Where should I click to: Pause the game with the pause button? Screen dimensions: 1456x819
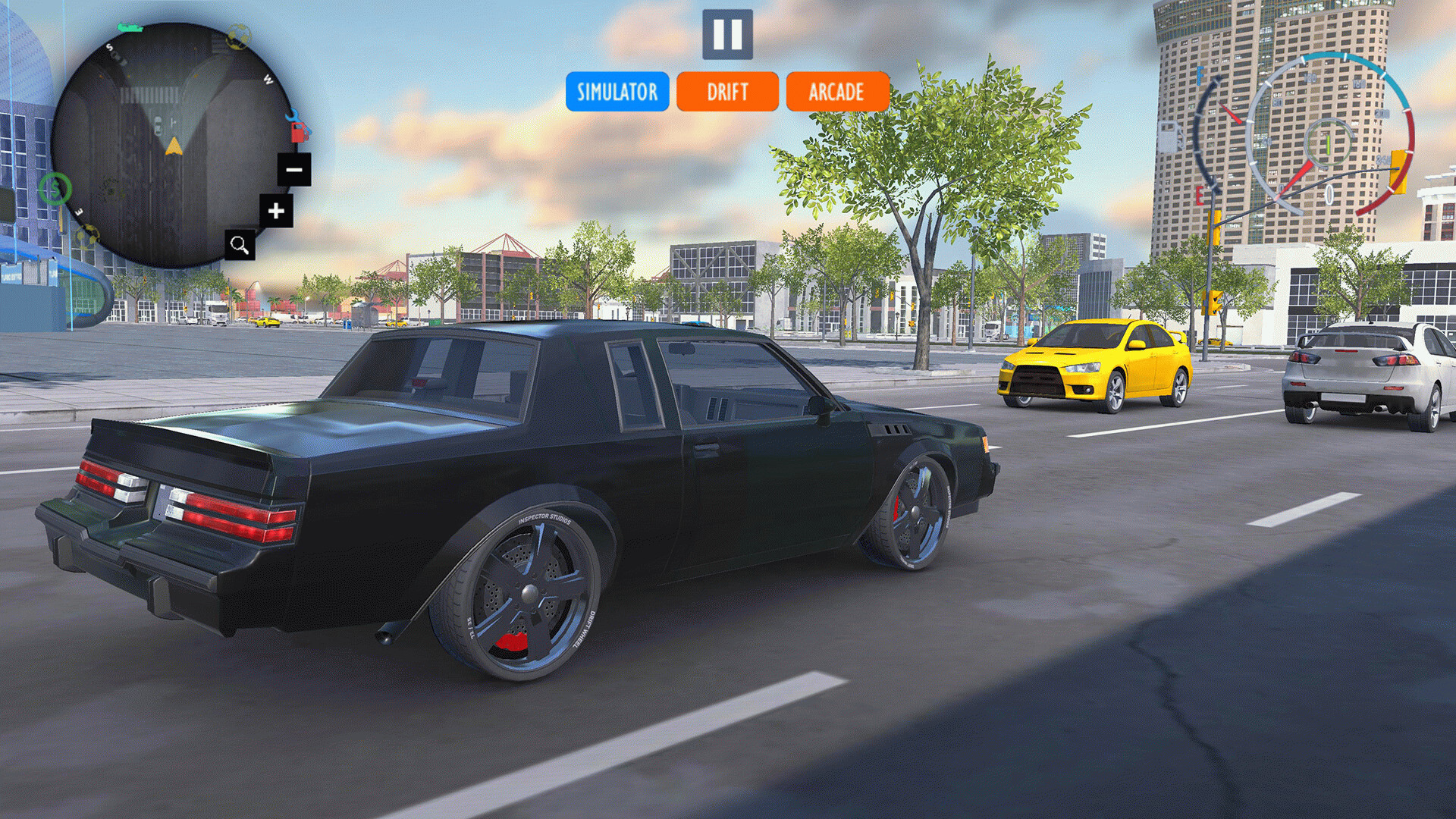pos(727,34)
